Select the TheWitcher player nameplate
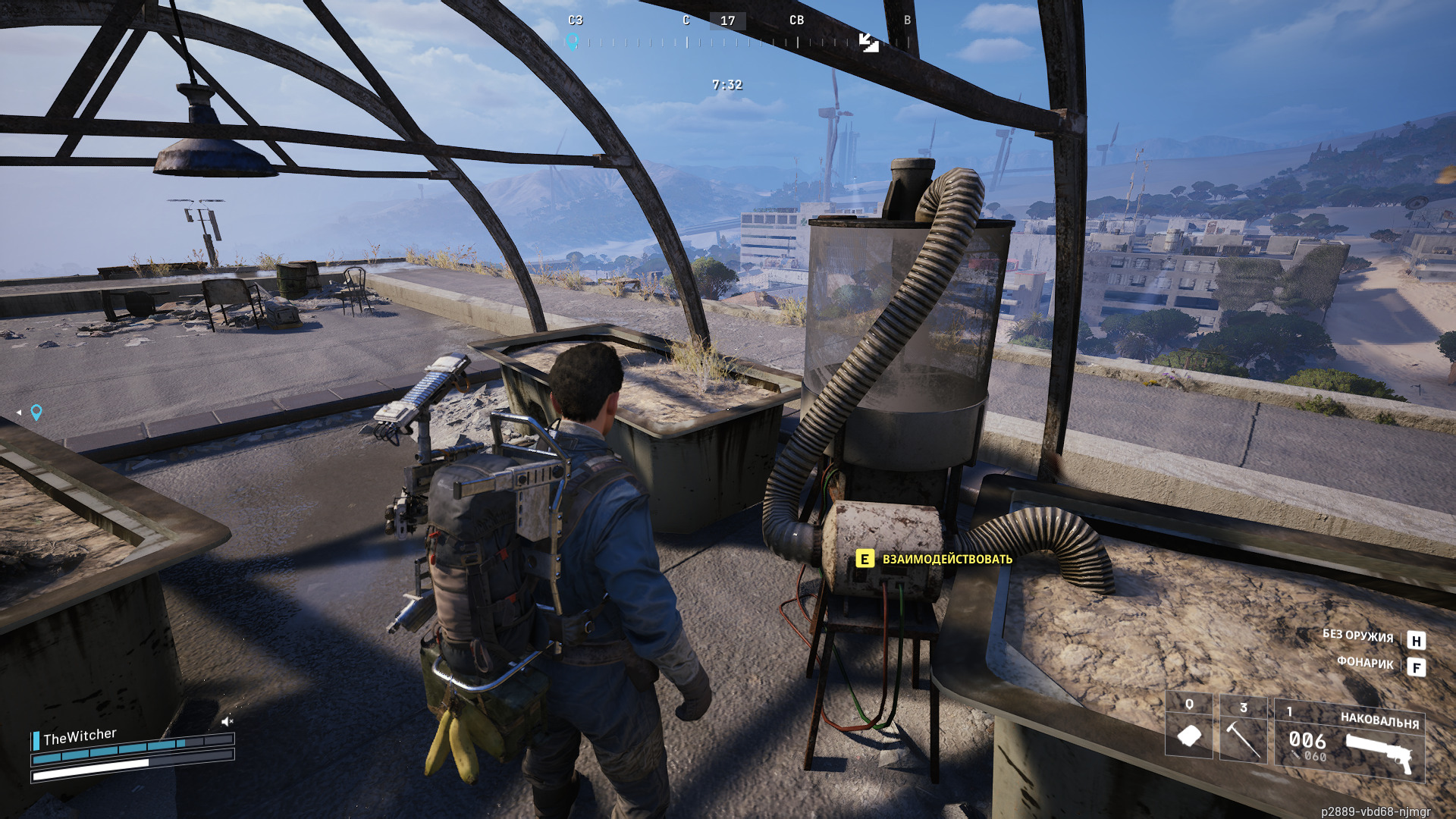 [x=80, y=736]
